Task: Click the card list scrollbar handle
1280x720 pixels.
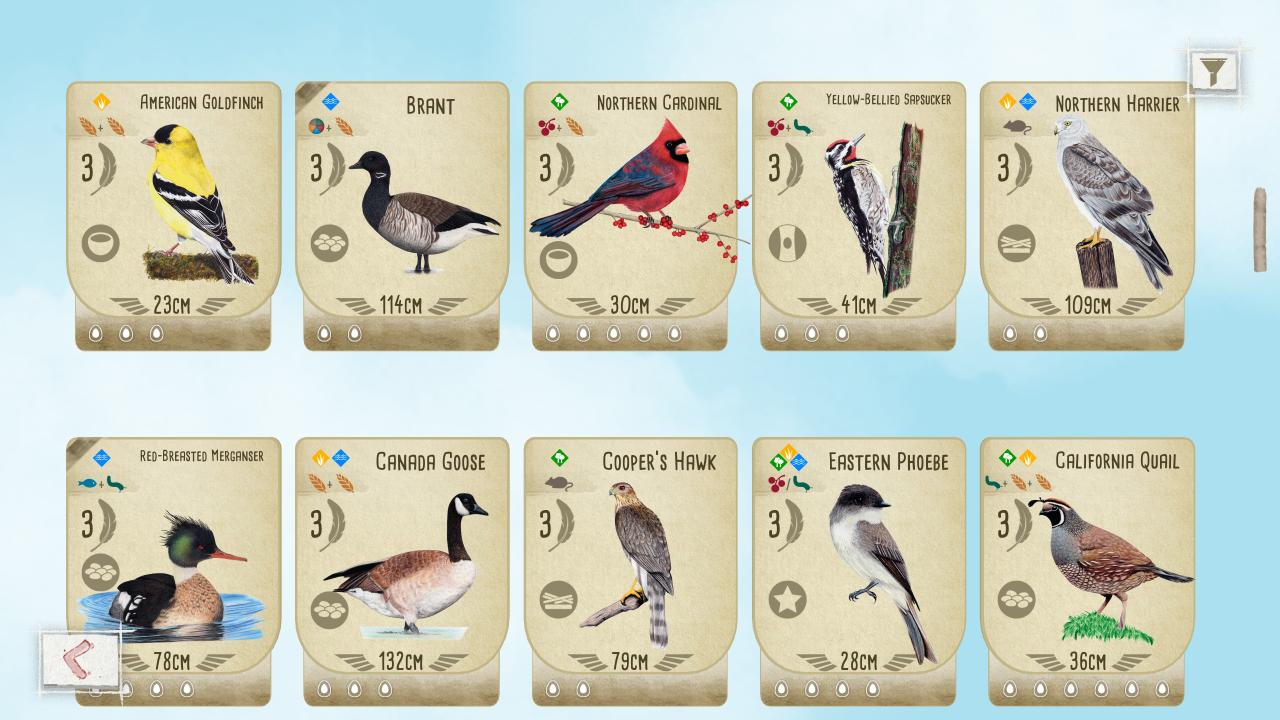Action: tap(1260, 229)
